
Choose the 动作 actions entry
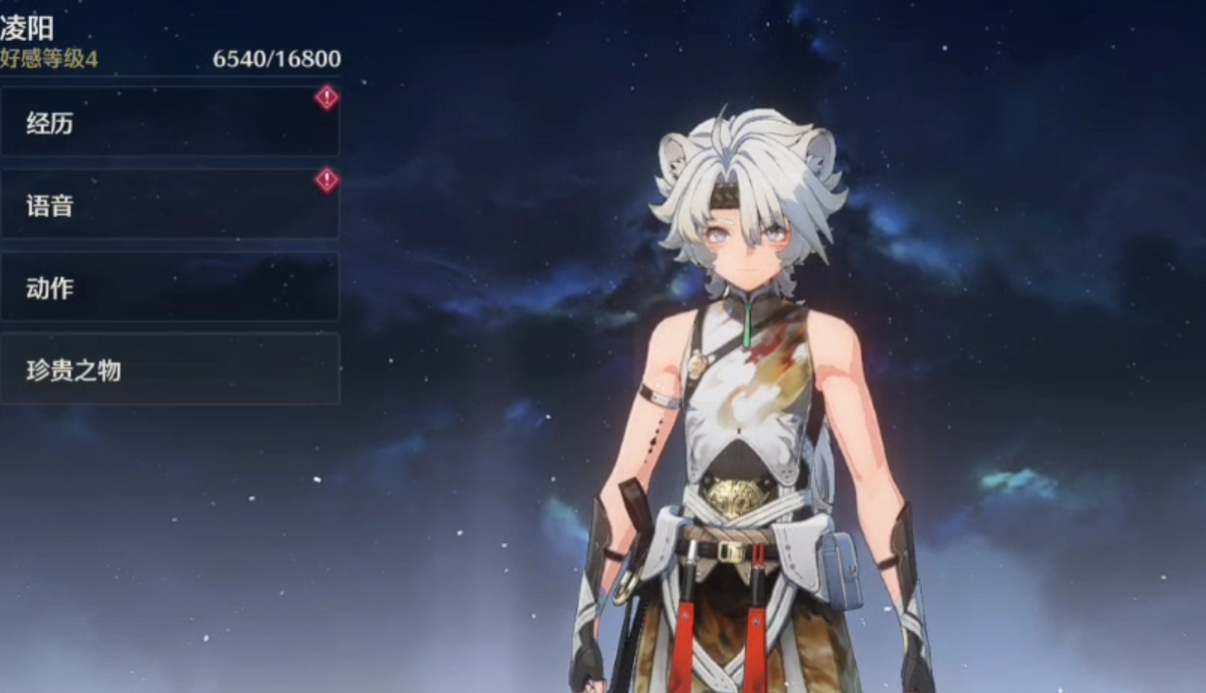pyautogui.click(x=169, y=288)
